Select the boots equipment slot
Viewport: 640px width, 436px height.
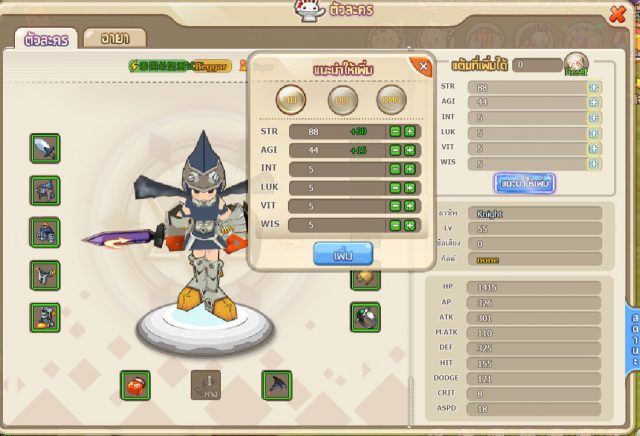[x=45, y=274]
